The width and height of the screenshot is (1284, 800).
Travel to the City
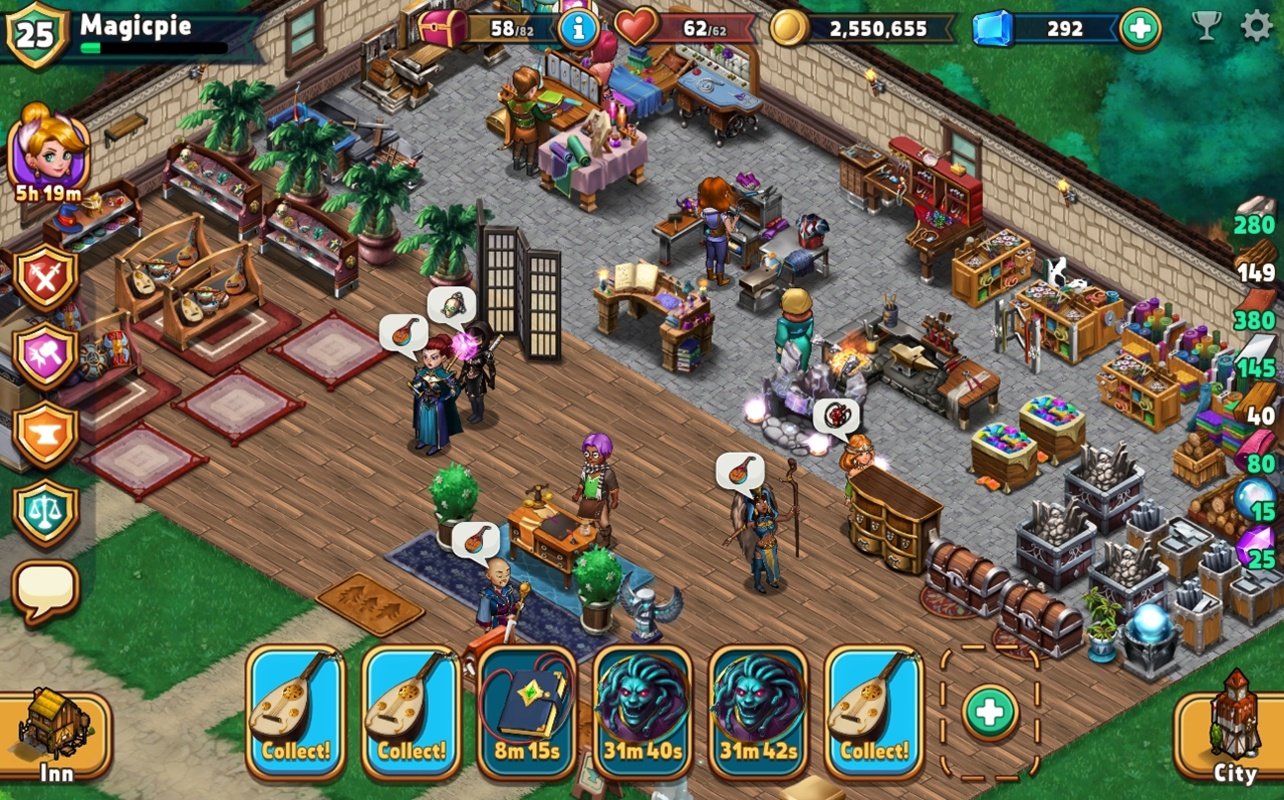coord(1233,735)
